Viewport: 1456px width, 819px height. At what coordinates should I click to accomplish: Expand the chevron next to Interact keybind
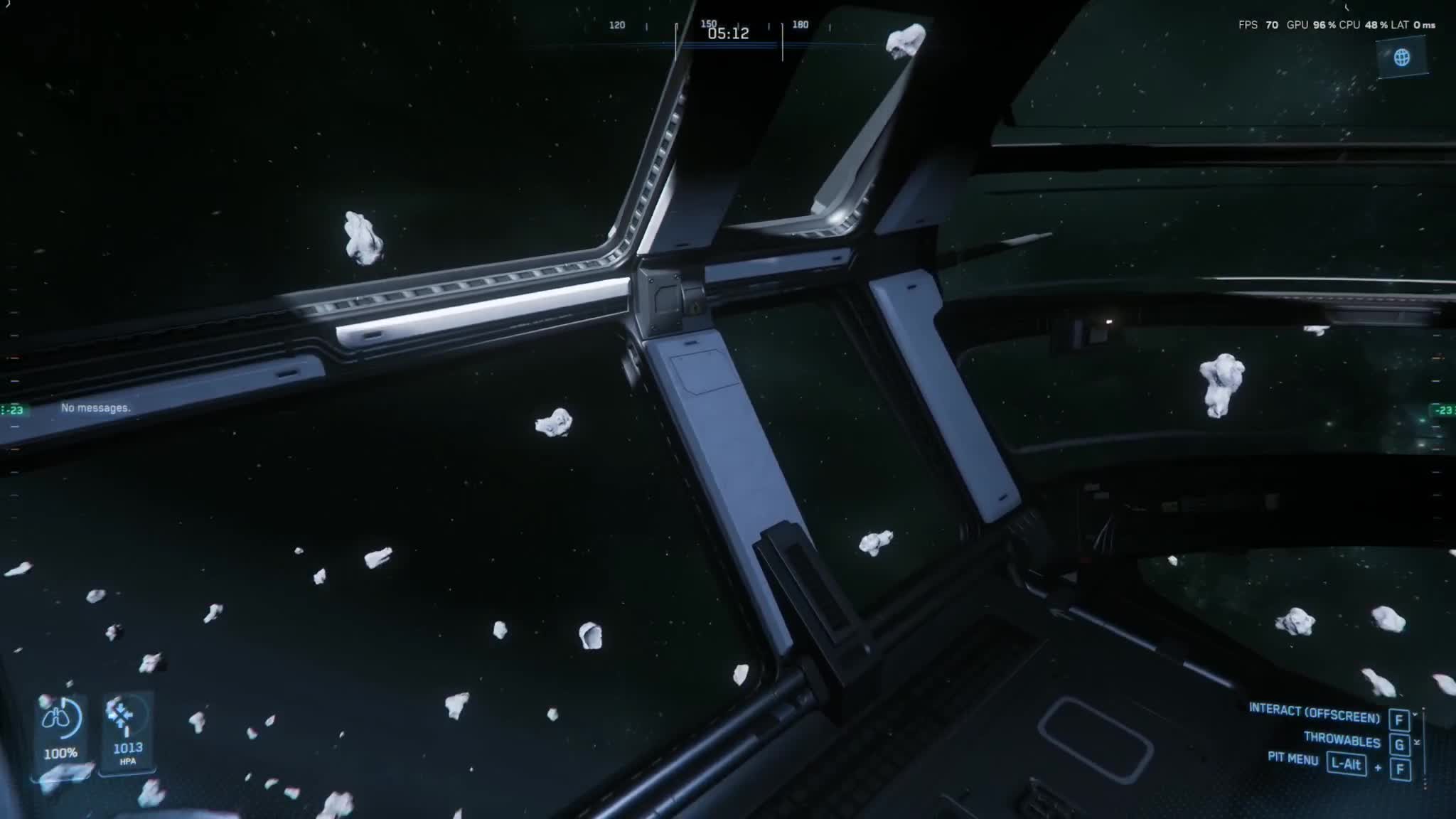[1414, 714]
